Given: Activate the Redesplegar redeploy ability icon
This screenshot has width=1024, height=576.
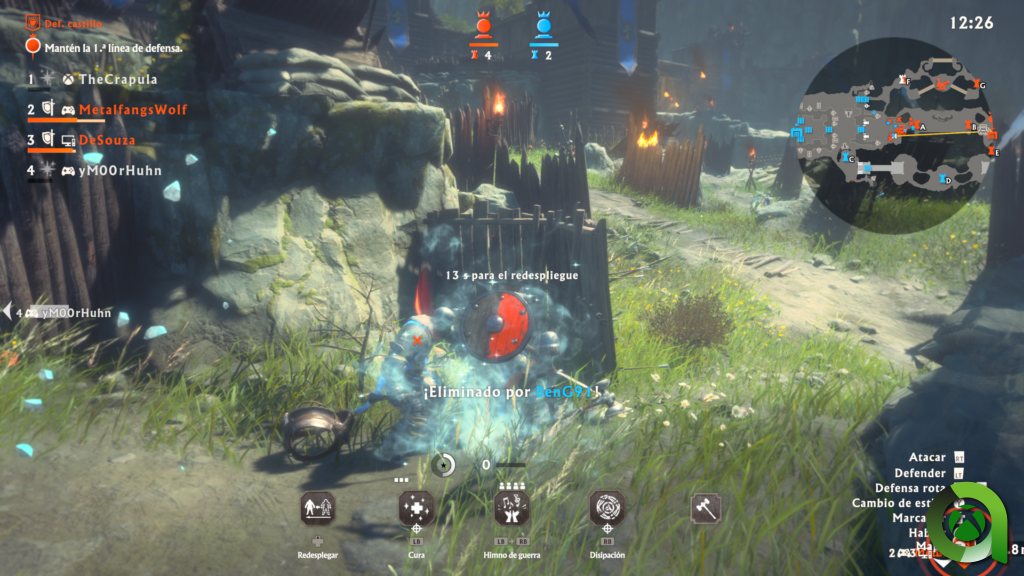Looking at the screenshot, I should tap(318, 509).
